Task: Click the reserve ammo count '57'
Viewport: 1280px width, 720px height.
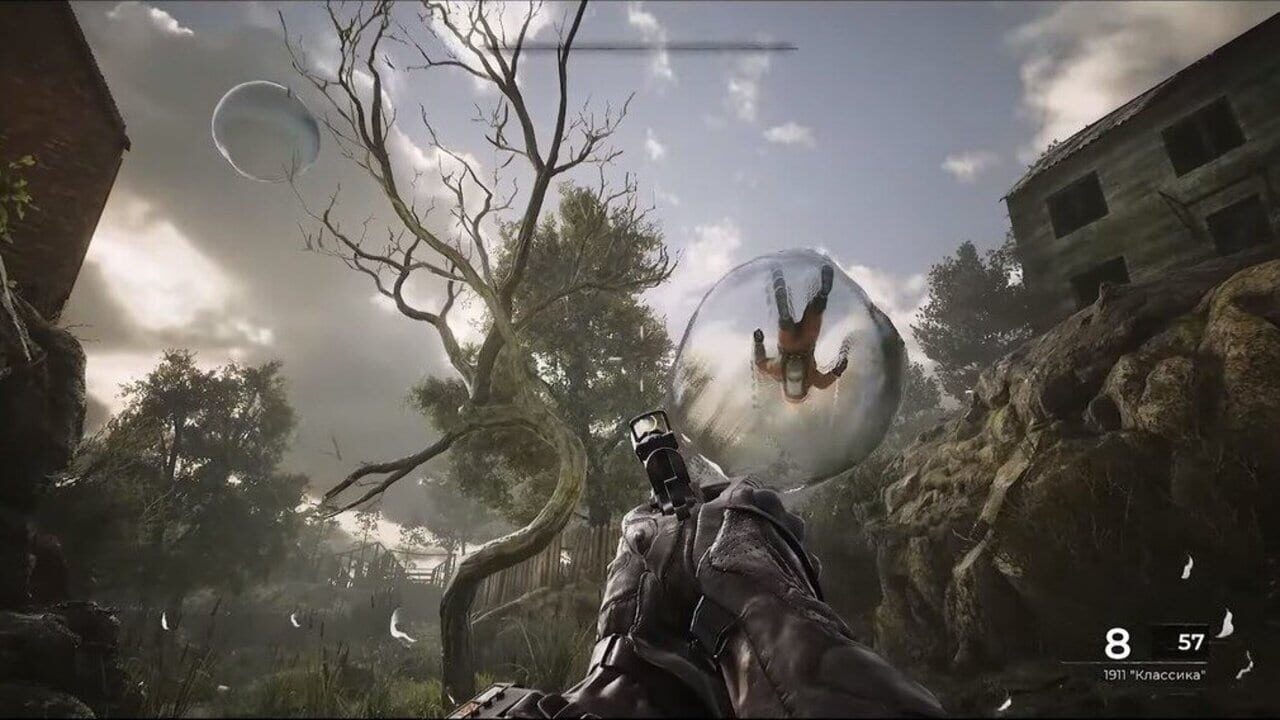Action: pos(1191,642)
